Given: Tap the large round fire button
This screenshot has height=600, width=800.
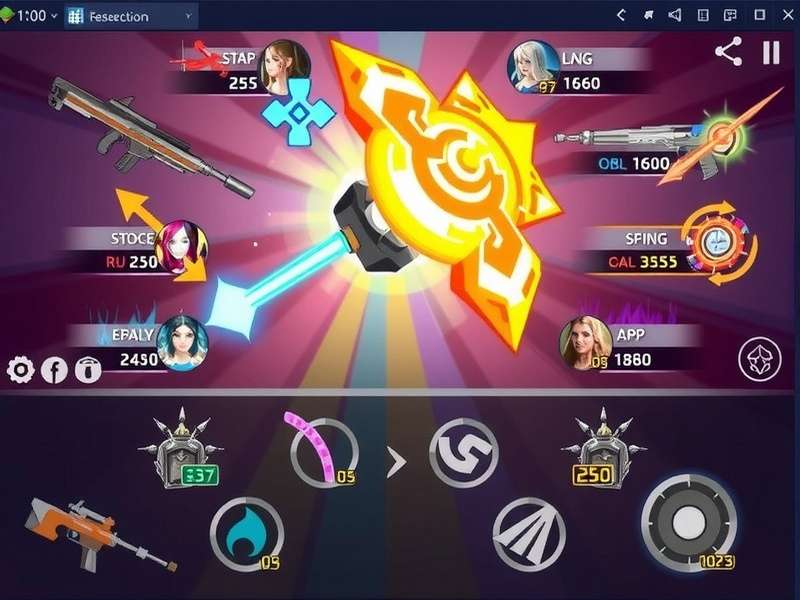Looking at the screenshot, I should click(688, 523).
